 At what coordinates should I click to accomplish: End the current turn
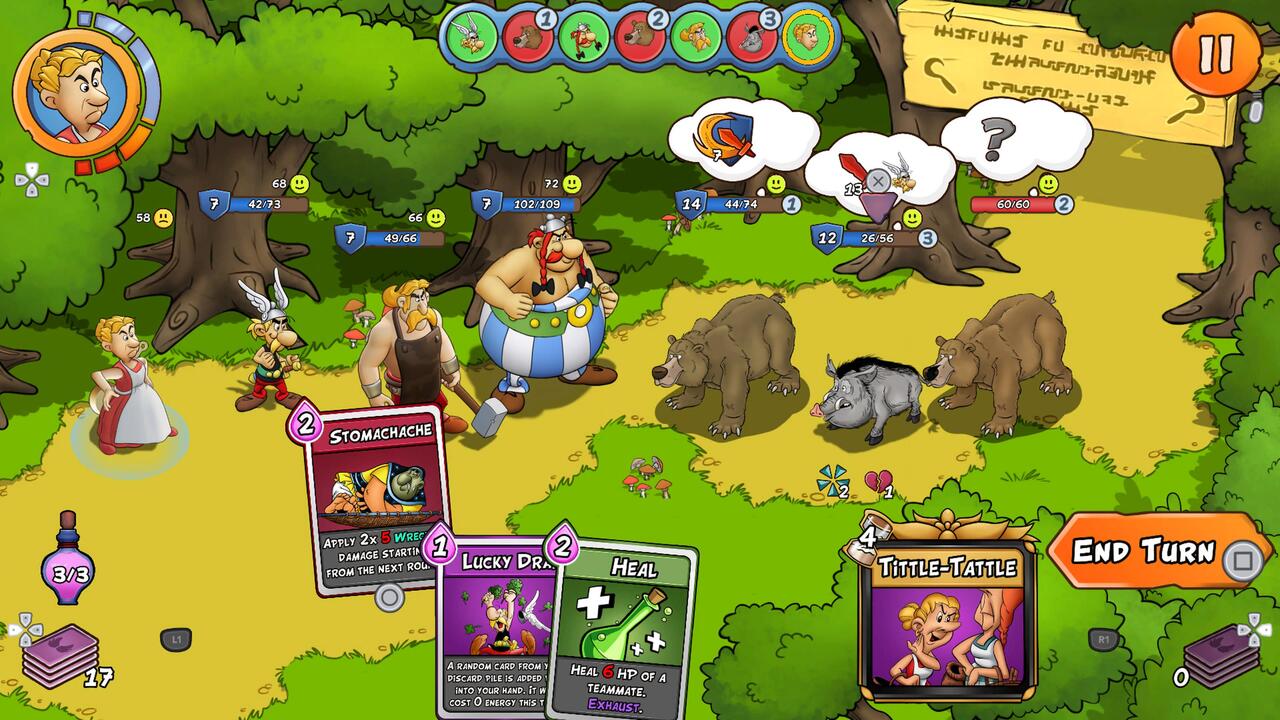[1147, 551]
